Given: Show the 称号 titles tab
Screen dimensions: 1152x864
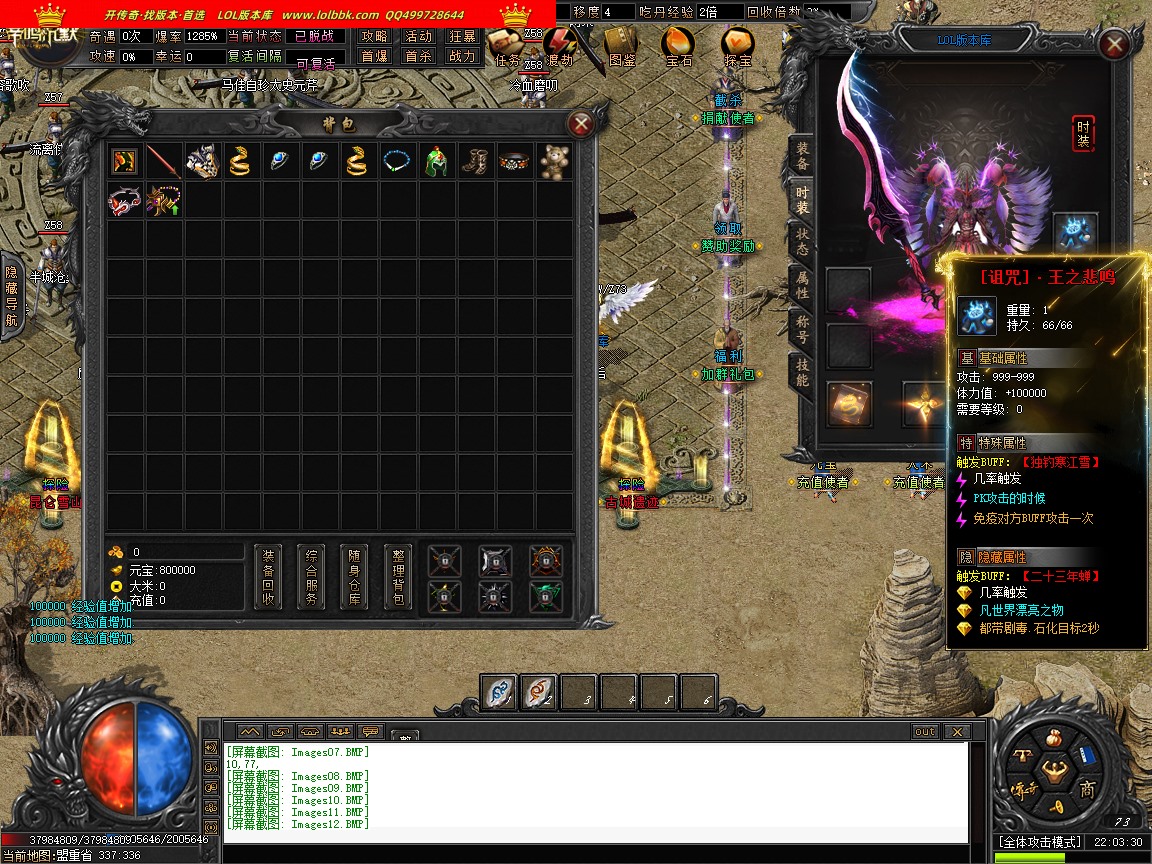Looking at the screenshot, I should 802,329.
